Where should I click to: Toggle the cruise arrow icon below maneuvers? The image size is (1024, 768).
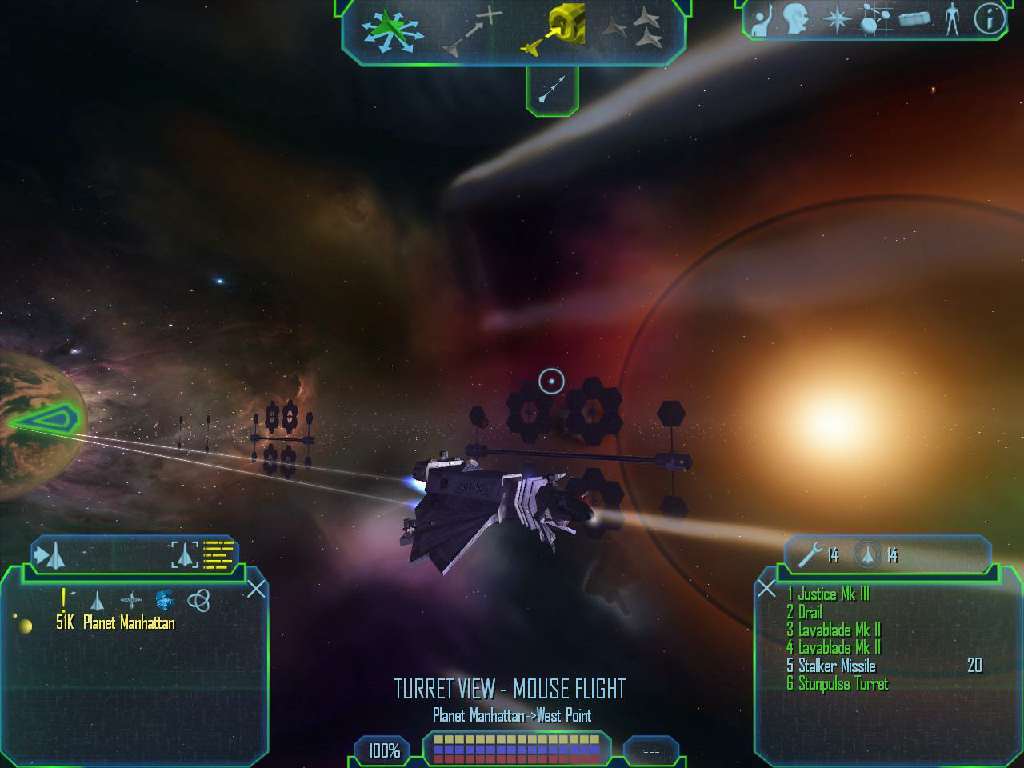click(551, 91)
